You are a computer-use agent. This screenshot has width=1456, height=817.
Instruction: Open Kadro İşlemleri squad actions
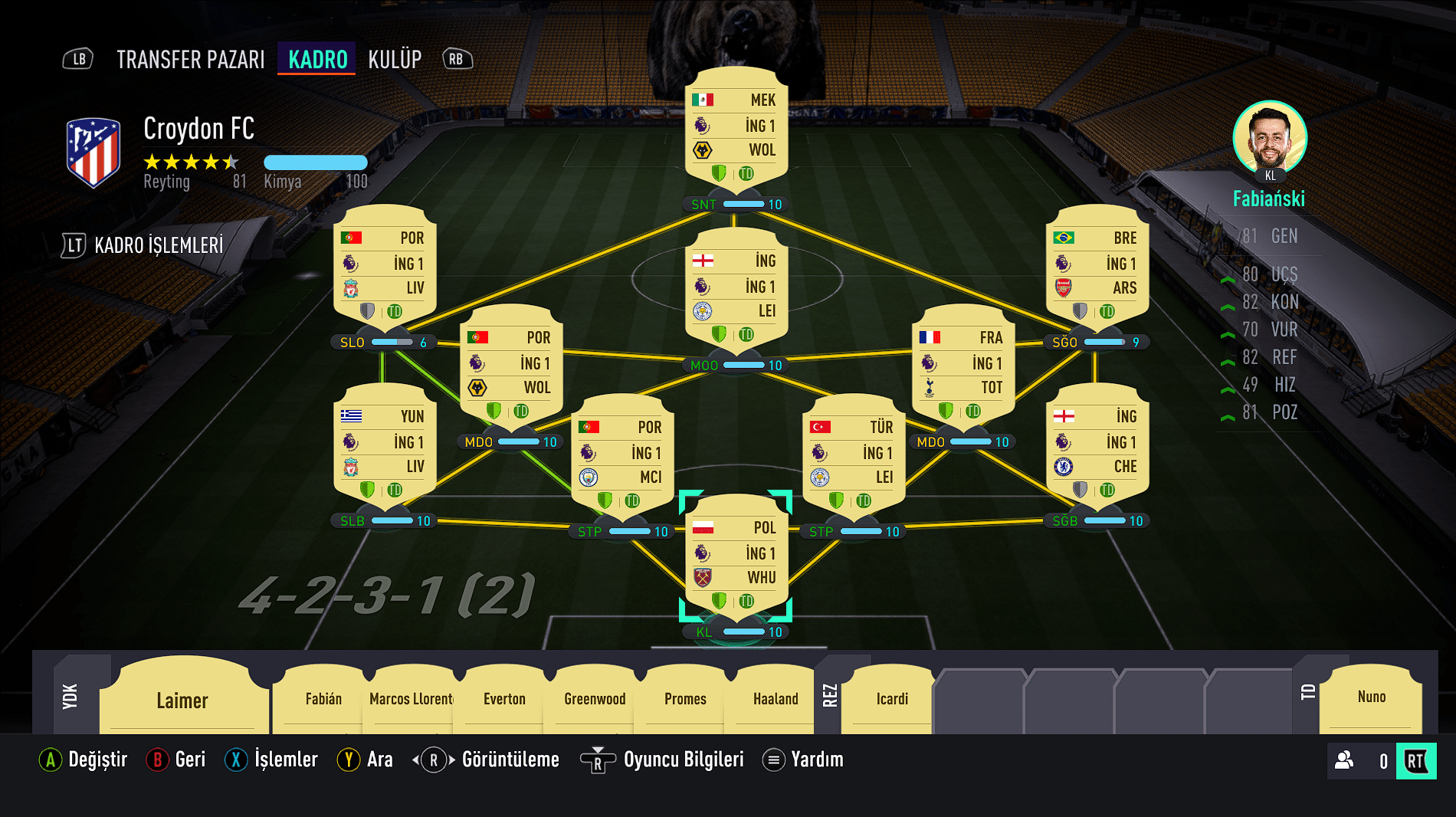point(159,245)
